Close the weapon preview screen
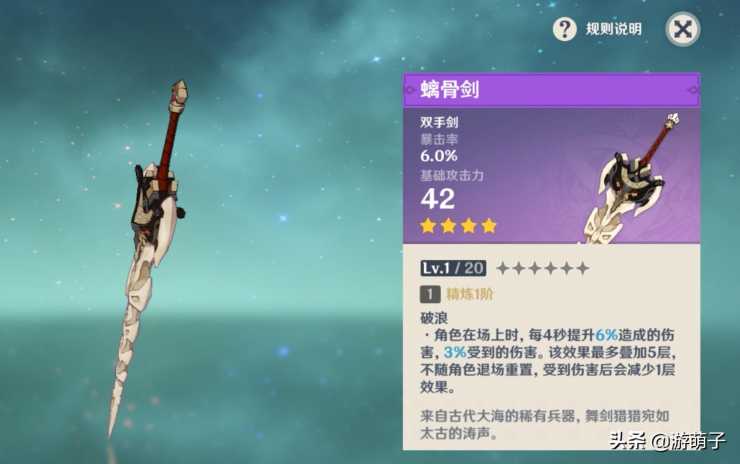 coord(683,29)
